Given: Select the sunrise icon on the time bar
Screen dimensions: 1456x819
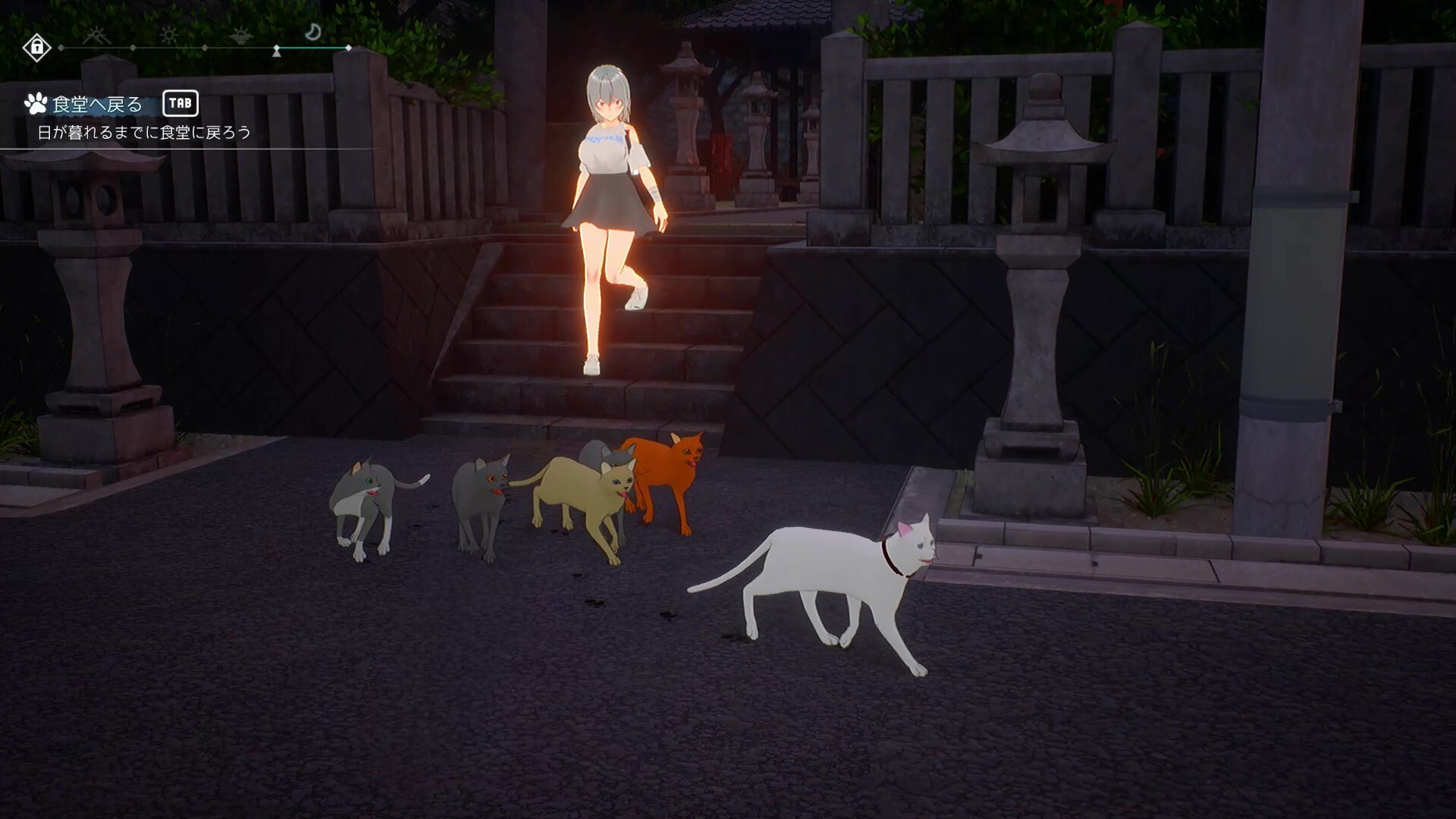Looking at the screenshot, I should (96, 35).
